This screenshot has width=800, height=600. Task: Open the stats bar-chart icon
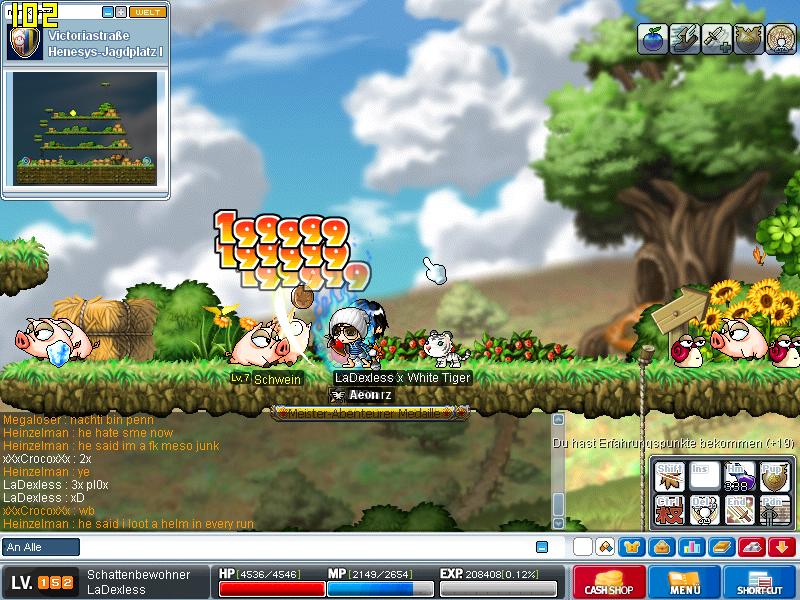click(690, 547)
